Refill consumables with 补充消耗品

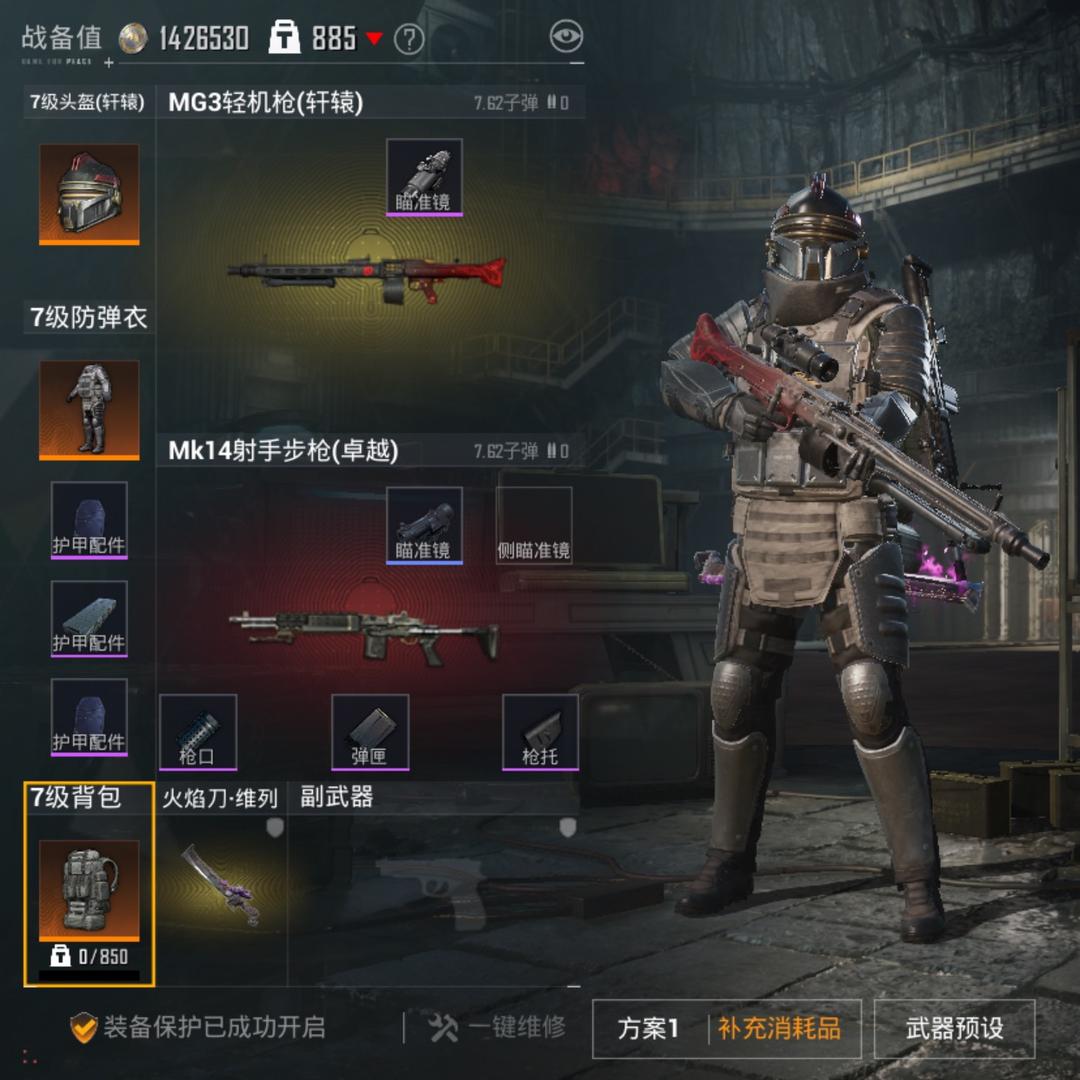pos(779,1028)
